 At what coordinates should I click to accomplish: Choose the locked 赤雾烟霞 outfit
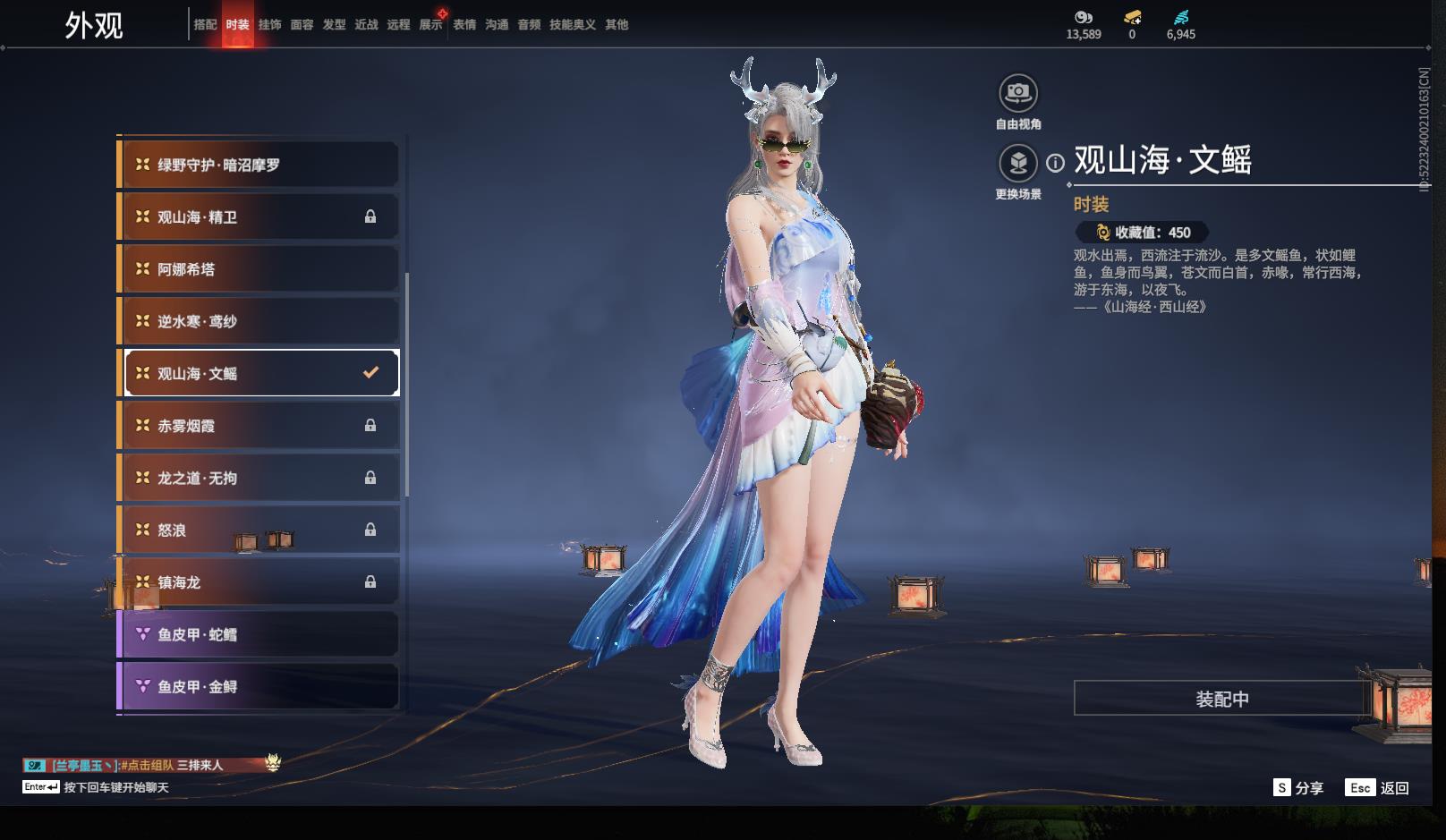pos(259,426)
